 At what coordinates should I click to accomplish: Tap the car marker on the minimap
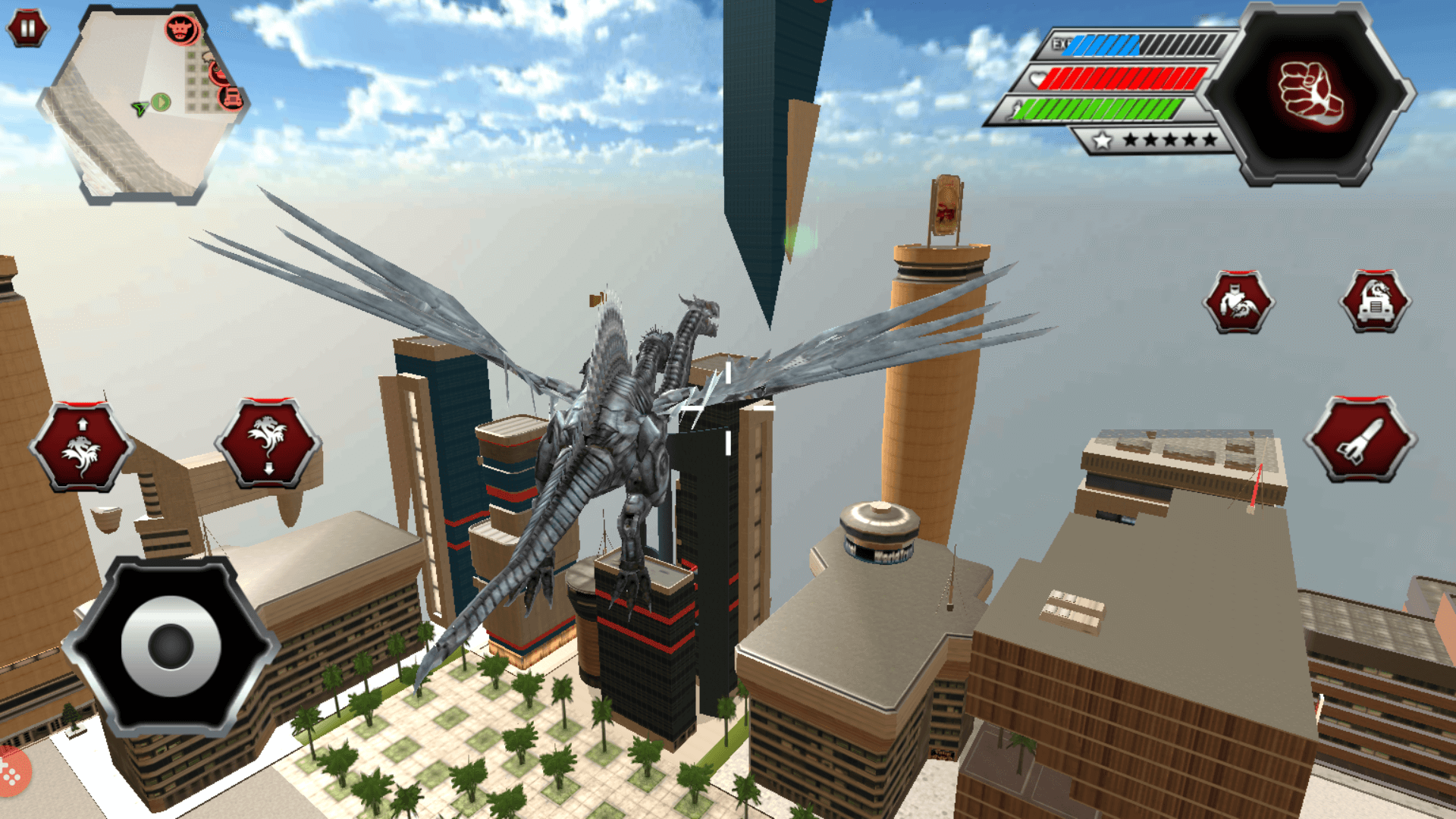tap(230, 99)
